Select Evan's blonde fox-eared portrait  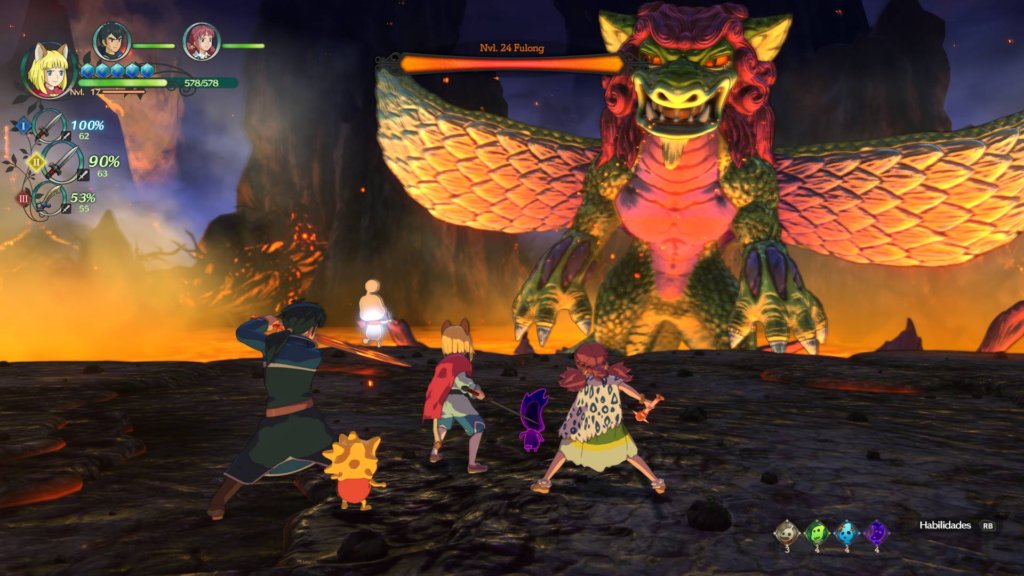tap(48, 69)
